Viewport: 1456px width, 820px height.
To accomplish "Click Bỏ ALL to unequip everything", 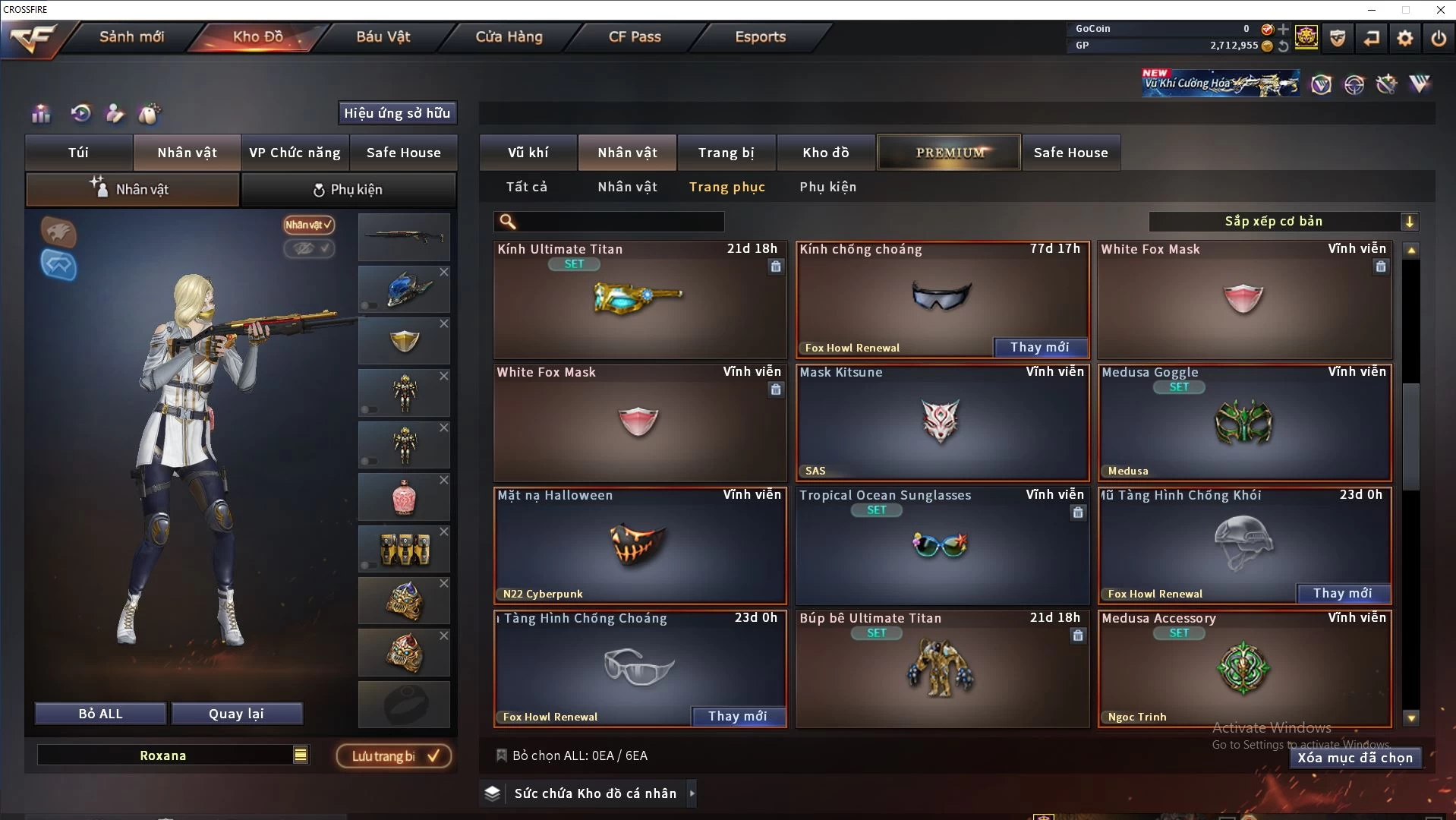I will (x=100, y=714).
